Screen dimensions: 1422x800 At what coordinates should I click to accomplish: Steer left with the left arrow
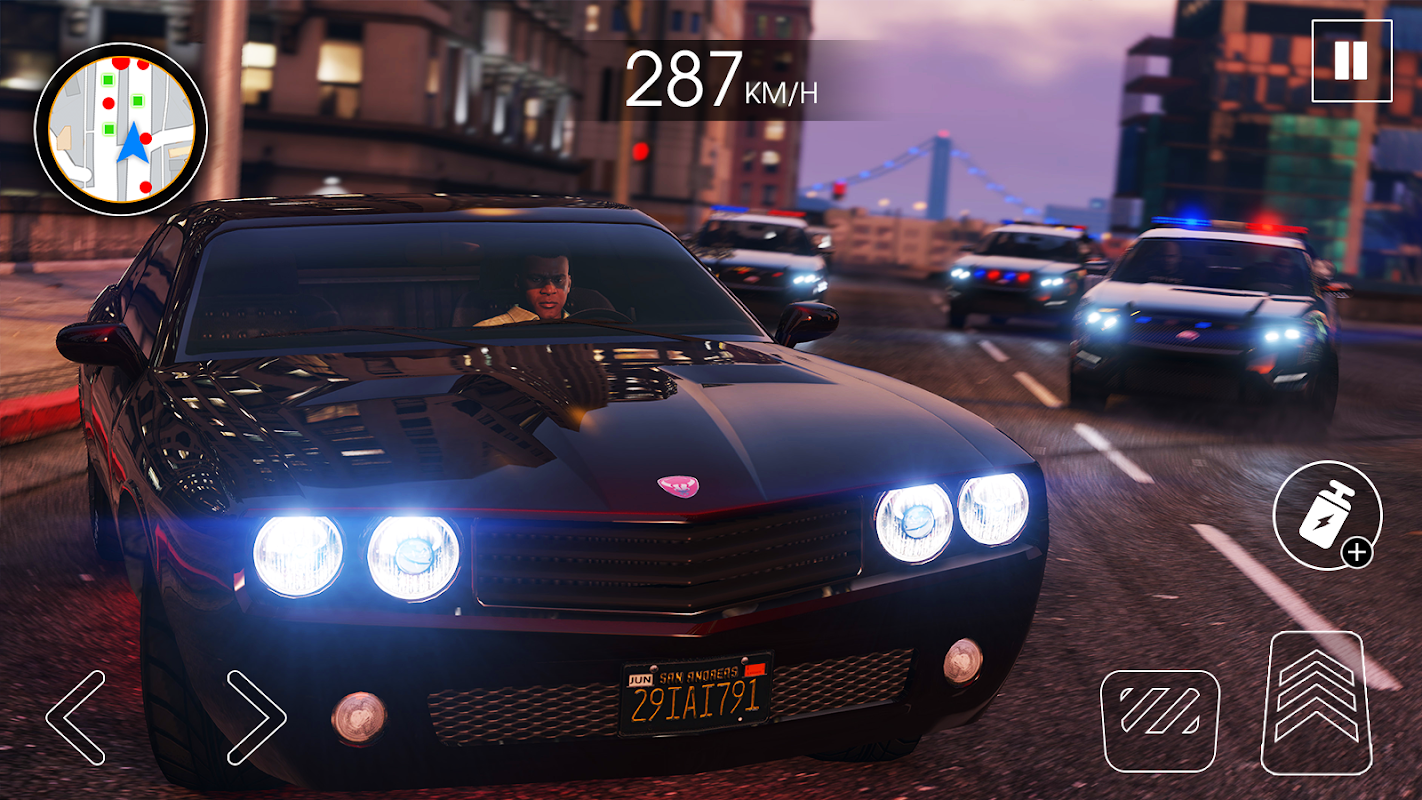(76, 717)
